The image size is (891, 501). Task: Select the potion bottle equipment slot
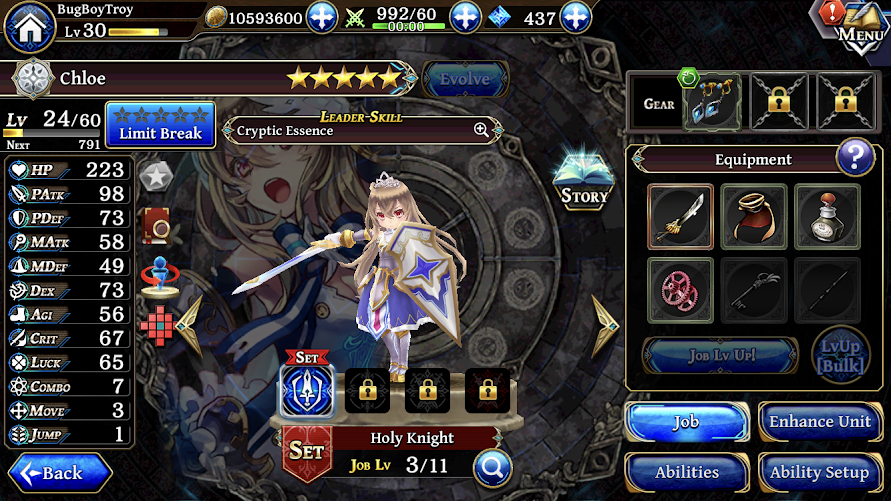[x=827, y=216]
